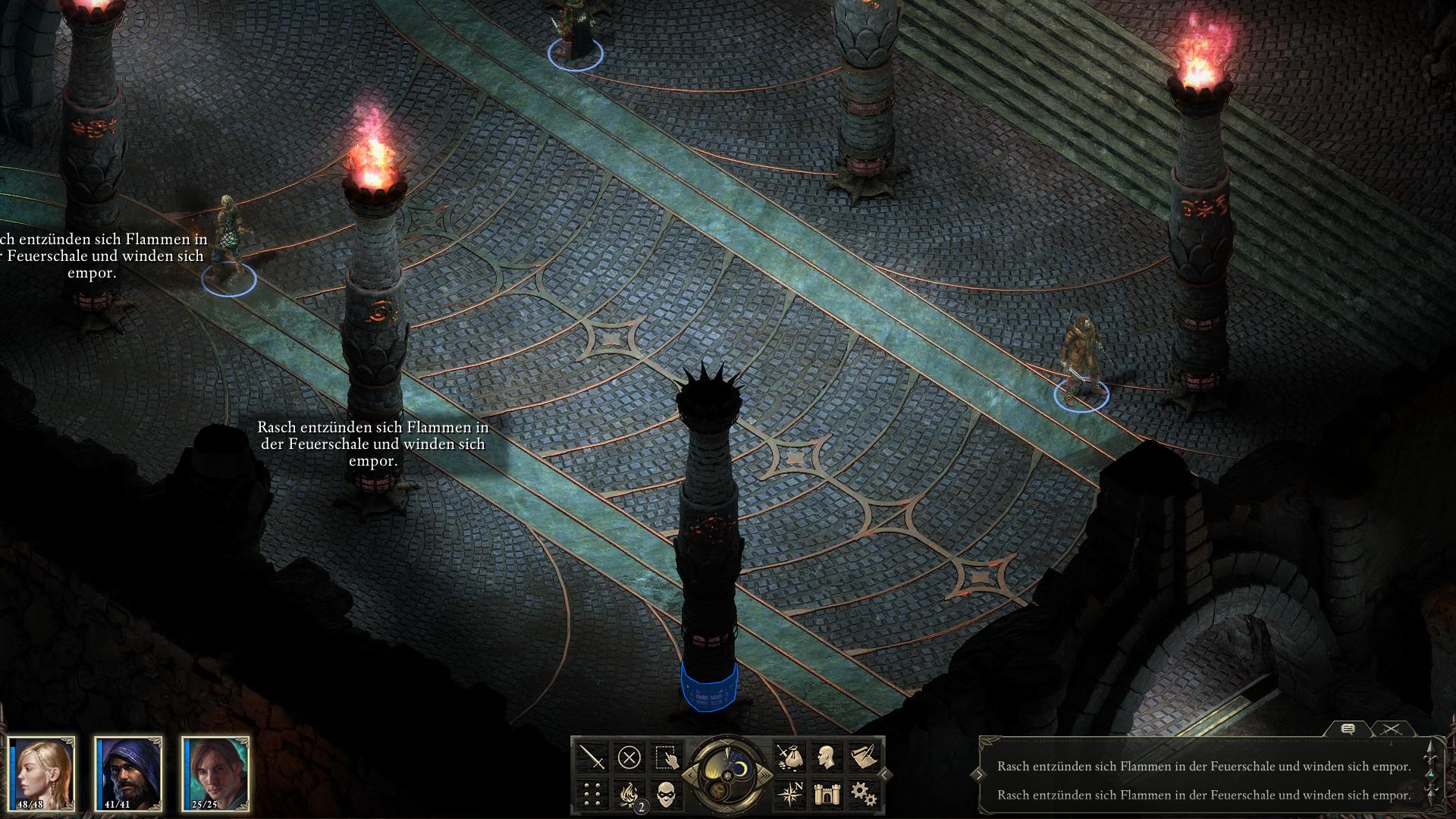Activate the sword attack command
The image size is (1456, 819).
tap(592, 757)
